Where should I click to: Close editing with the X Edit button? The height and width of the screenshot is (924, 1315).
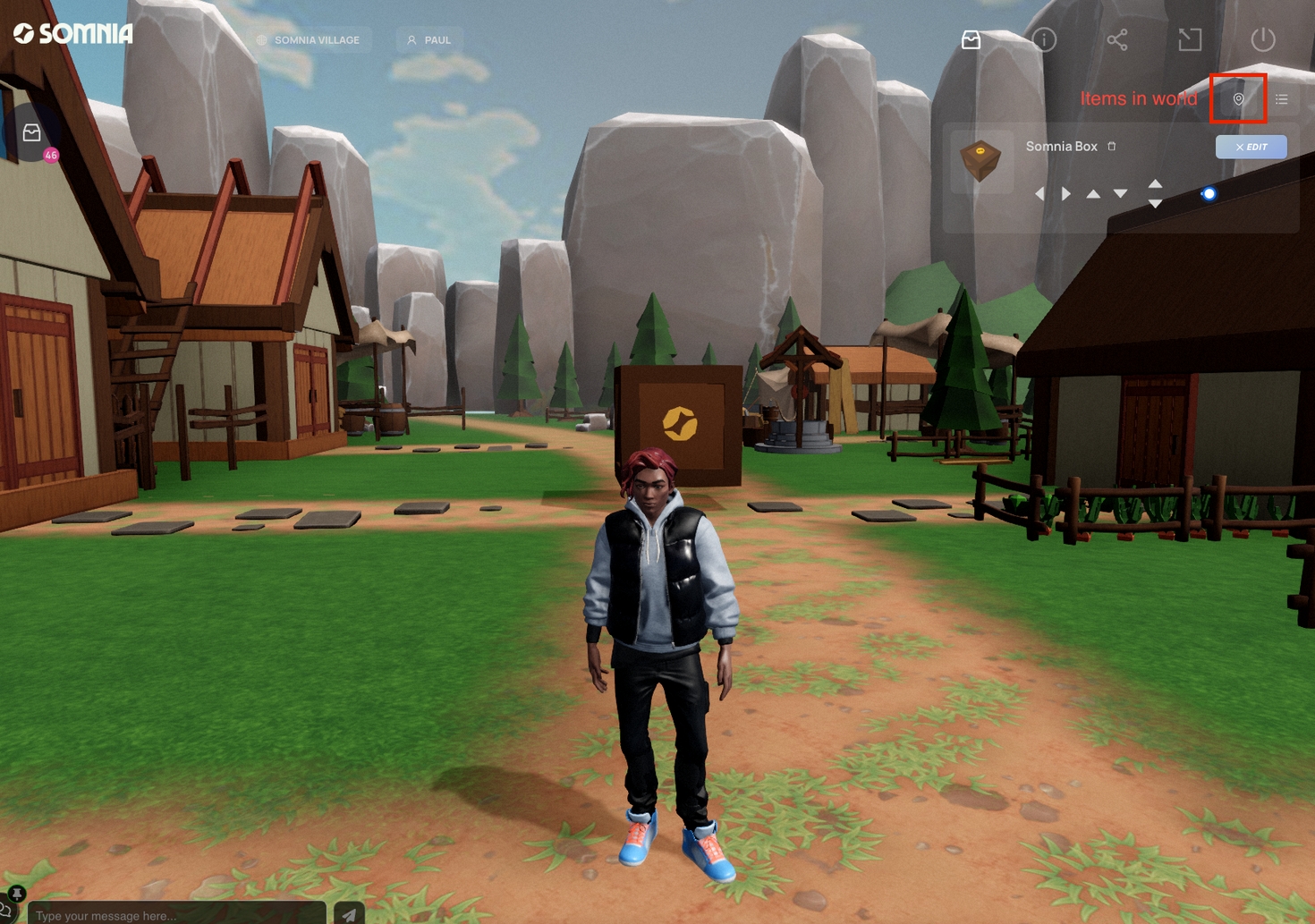[1251, 147]
